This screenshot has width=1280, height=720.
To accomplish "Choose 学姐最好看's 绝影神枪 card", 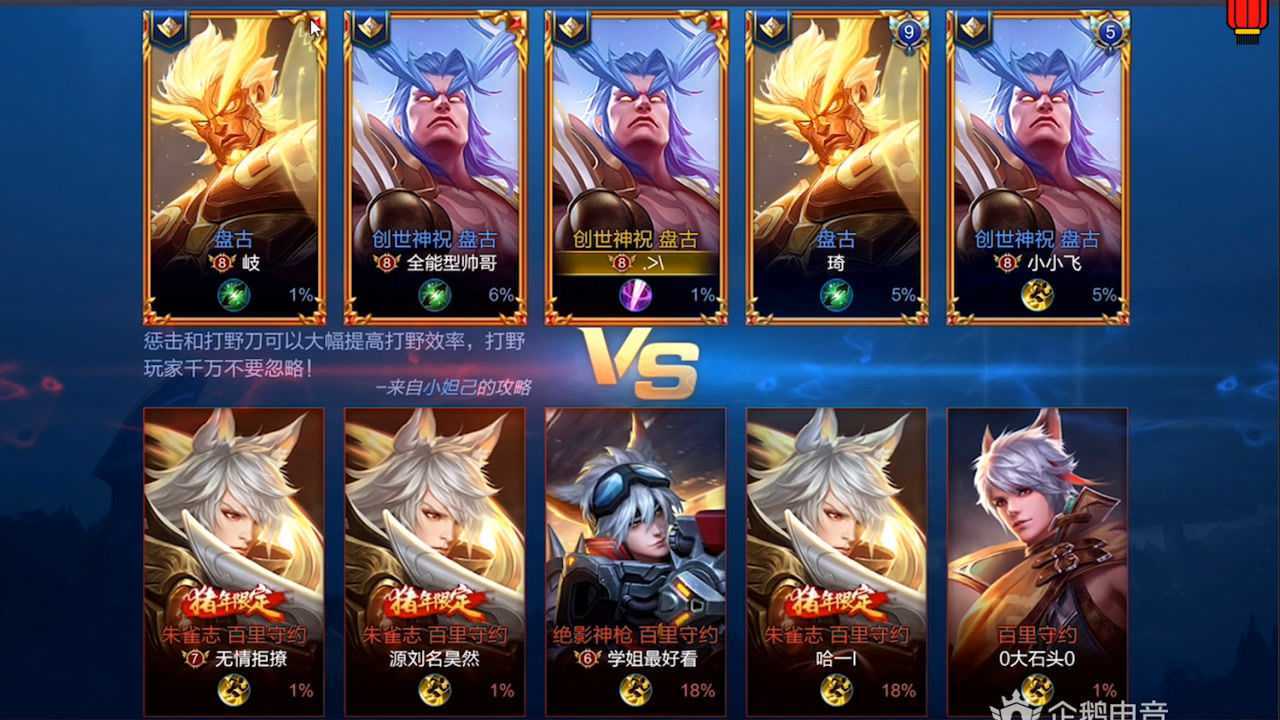I will click(636, 560).
